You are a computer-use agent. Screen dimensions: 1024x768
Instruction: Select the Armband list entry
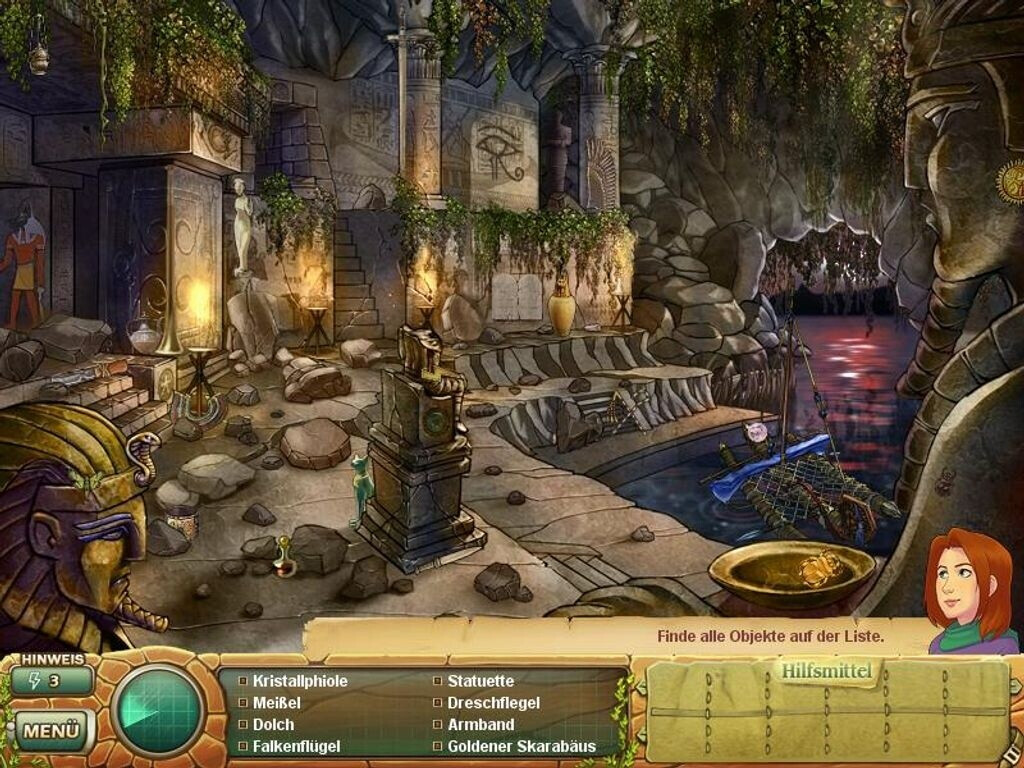480,724
